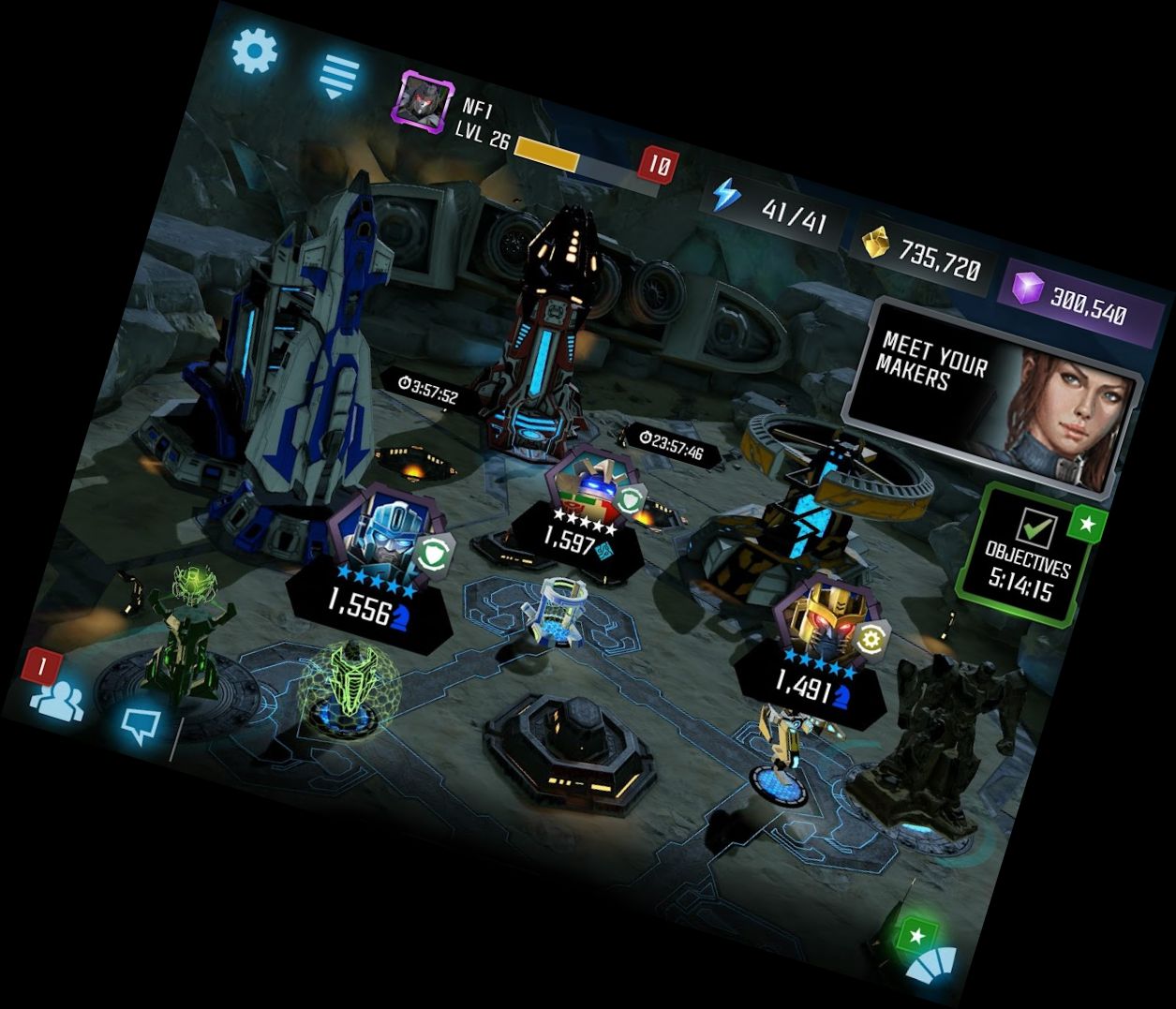Open the chat speech bubble

pos(141,723)
